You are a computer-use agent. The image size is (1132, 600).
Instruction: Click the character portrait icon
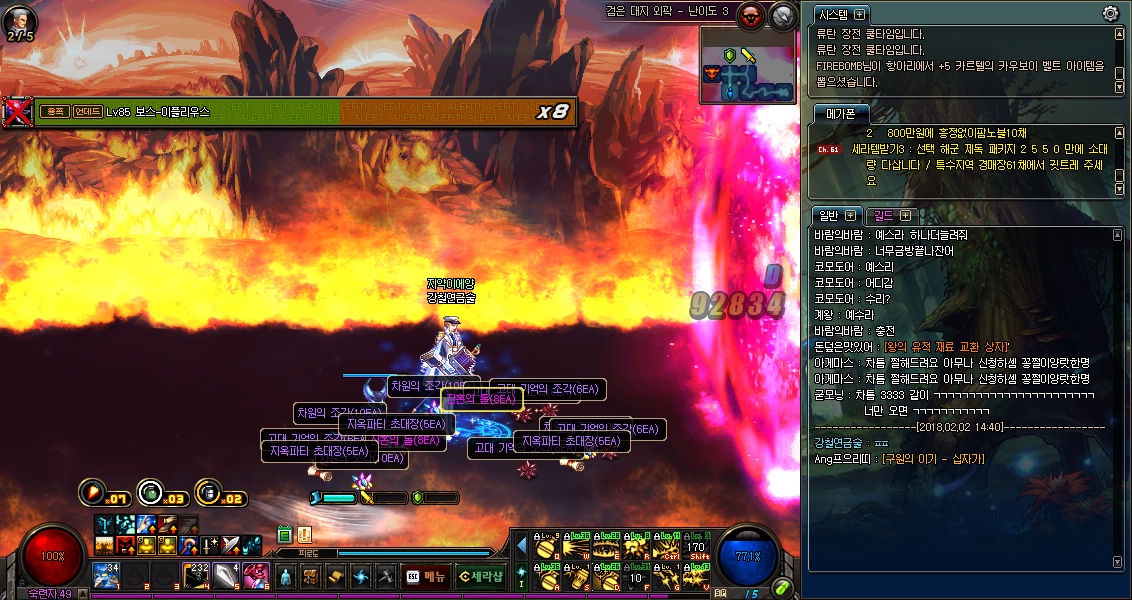coord(19,21)
